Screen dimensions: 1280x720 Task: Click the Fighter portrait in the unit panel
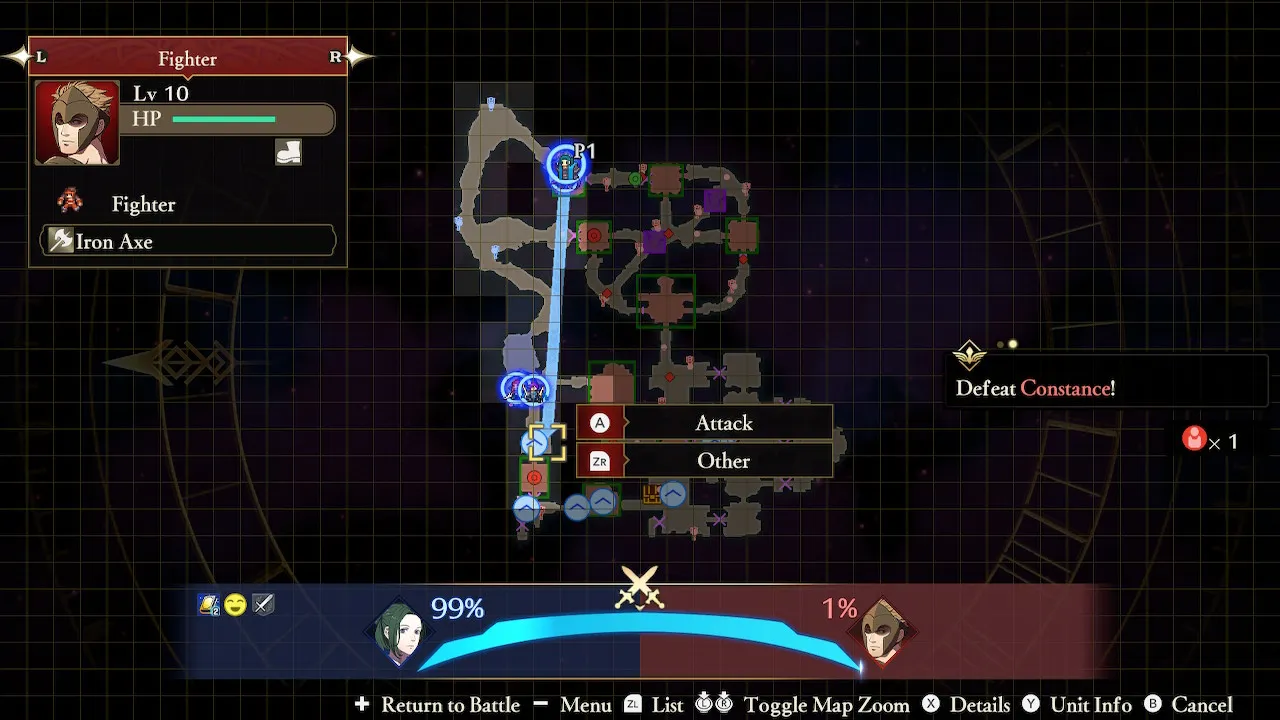click(x=77, y=123)
